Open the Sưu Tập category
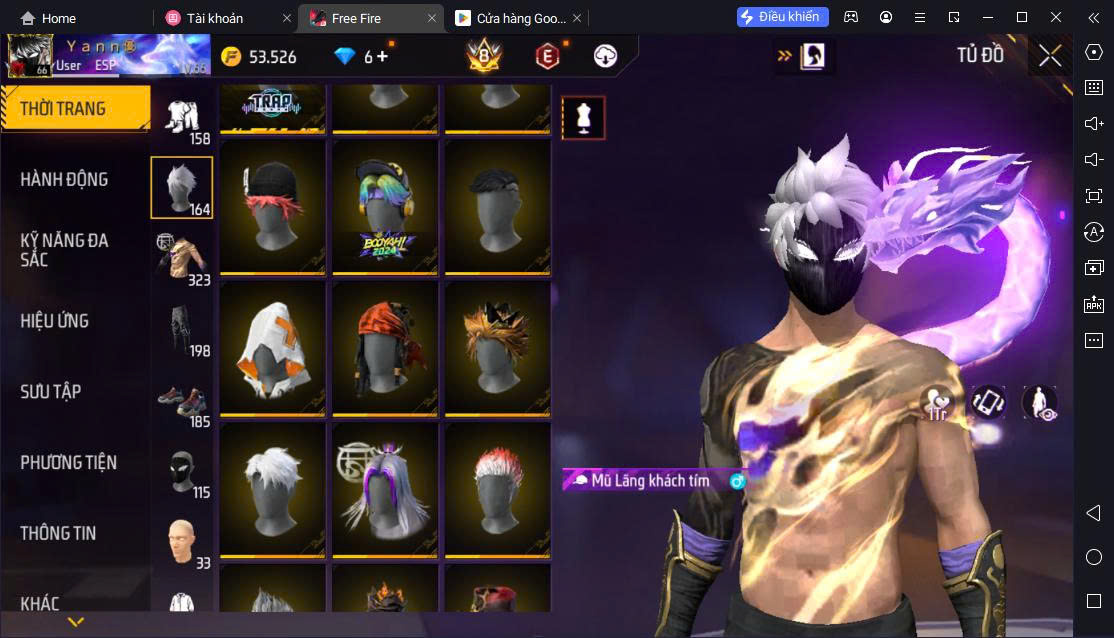 point(51,392)
